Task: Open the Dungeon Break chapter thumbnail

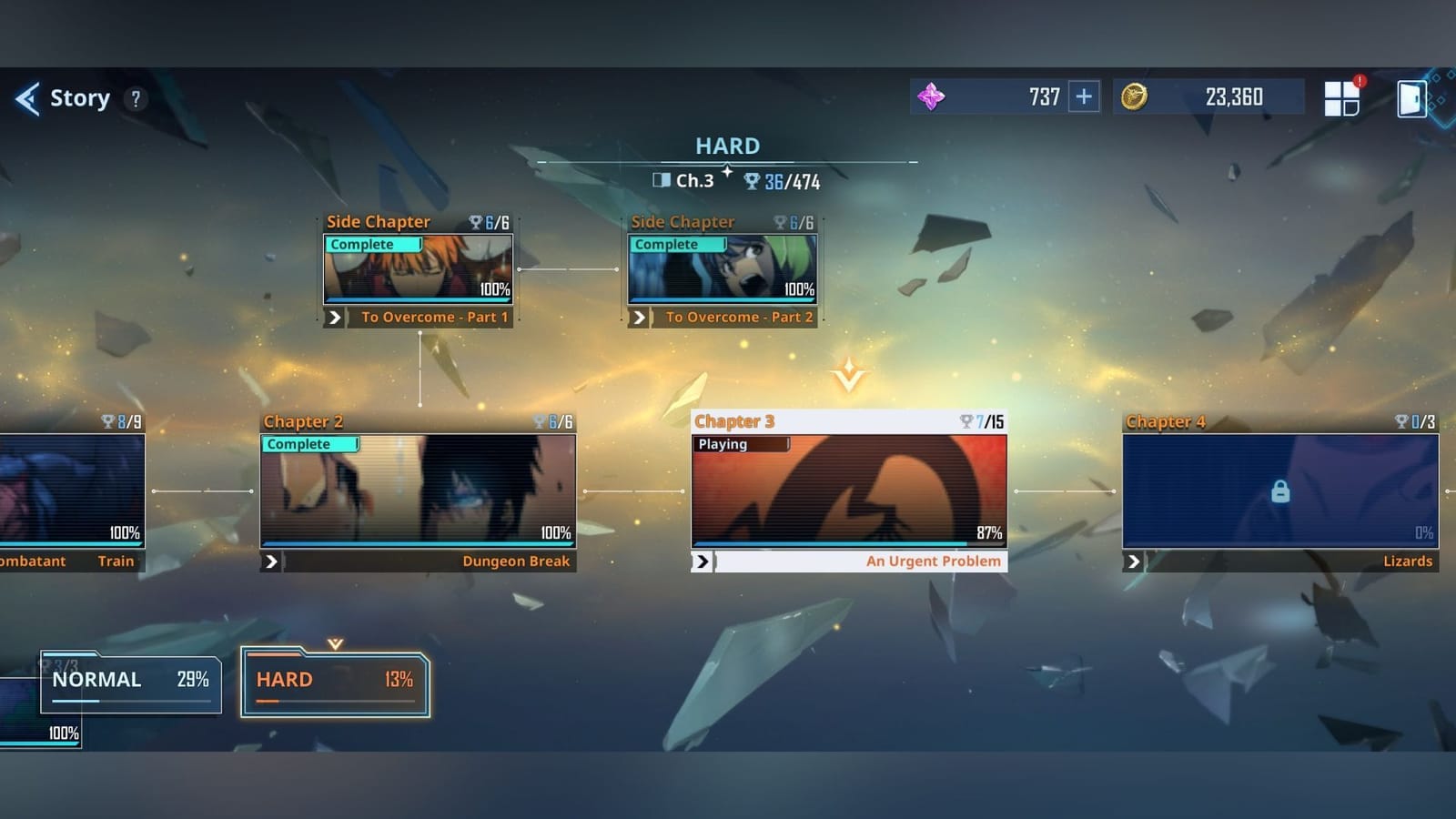Action: (419, 491)
